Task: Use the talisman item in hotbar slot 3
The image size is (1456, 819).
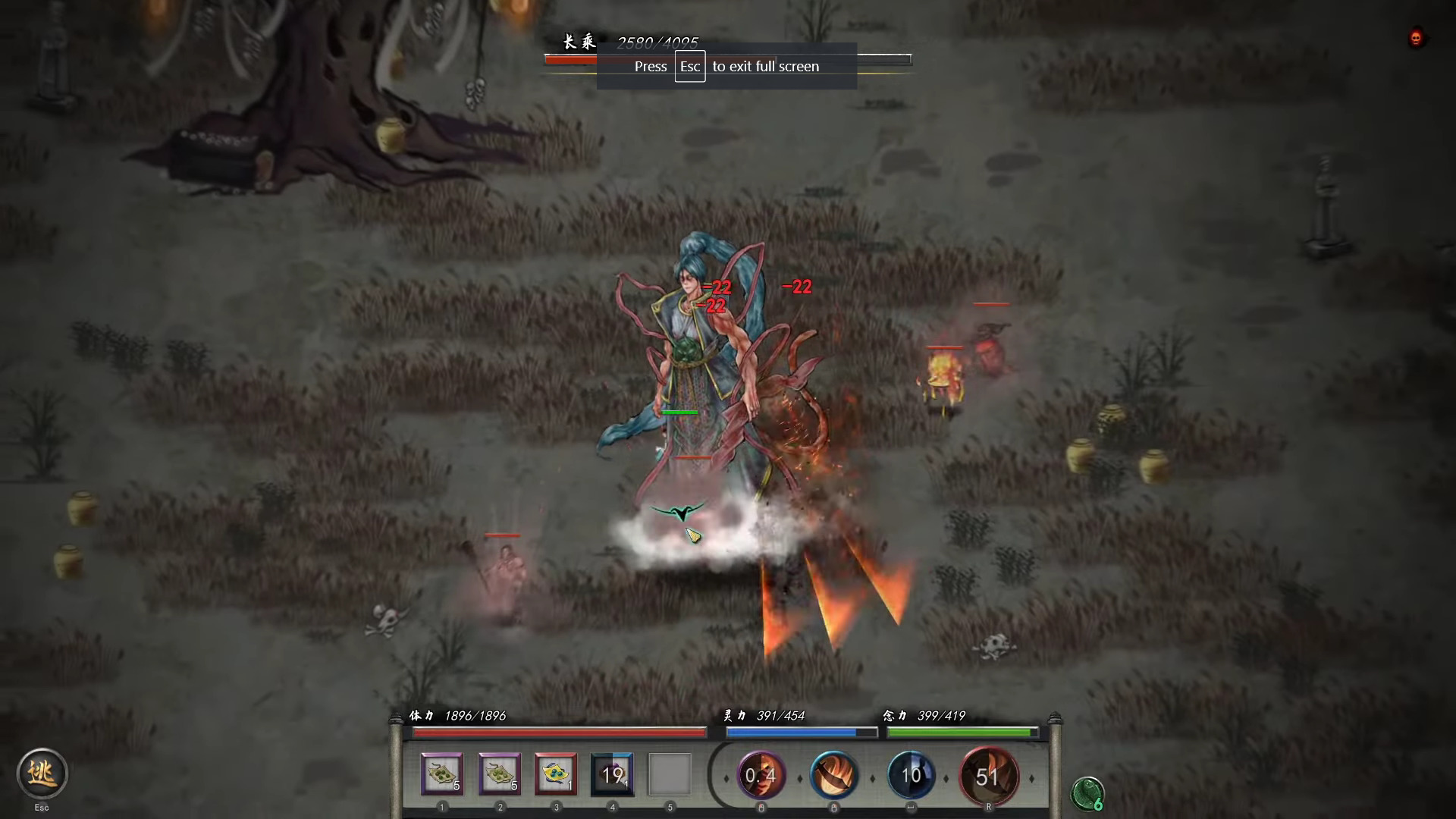Action: coord(556,774)
